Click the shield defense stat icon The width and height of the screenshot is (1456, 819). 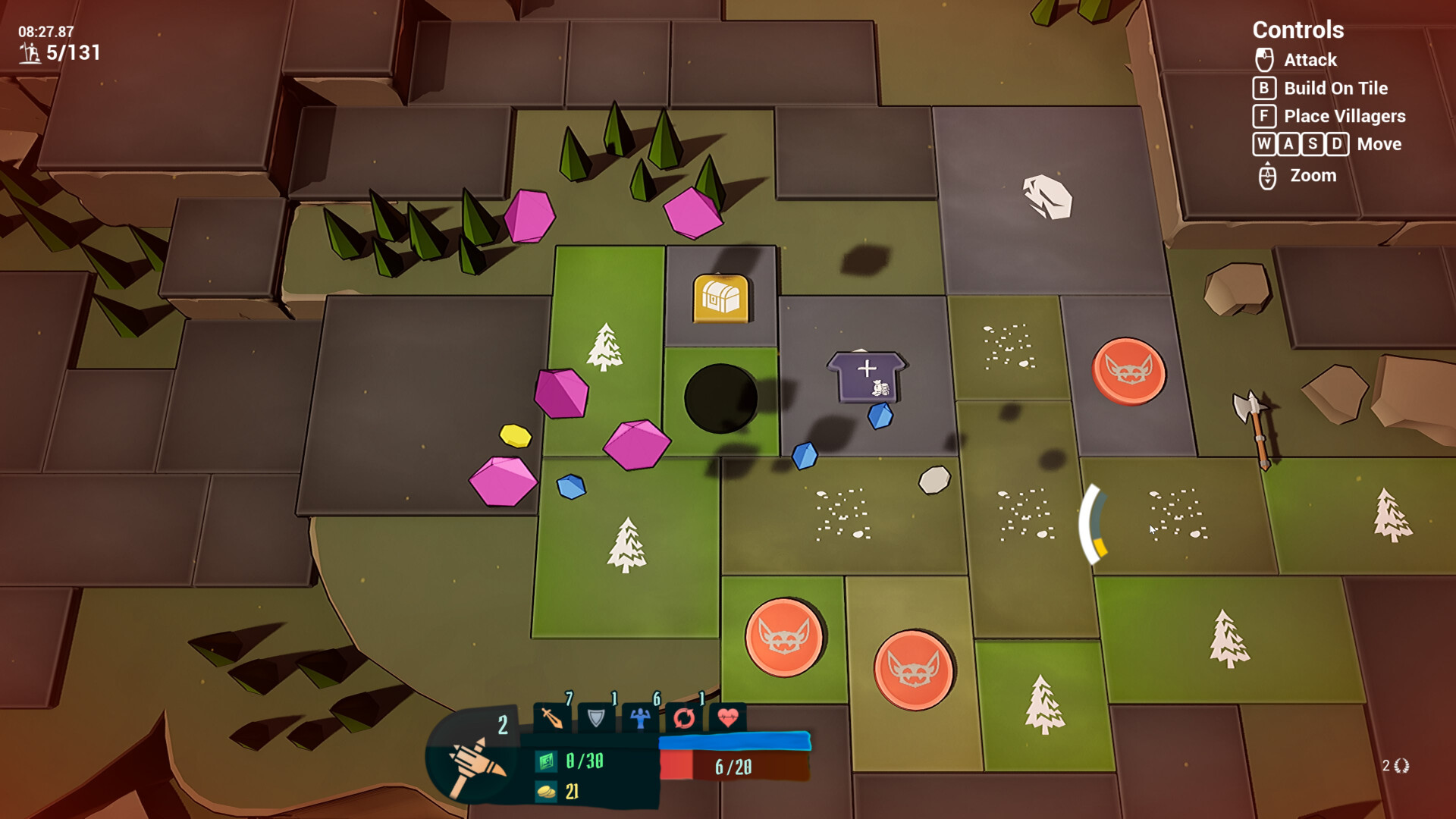(596, 717)
